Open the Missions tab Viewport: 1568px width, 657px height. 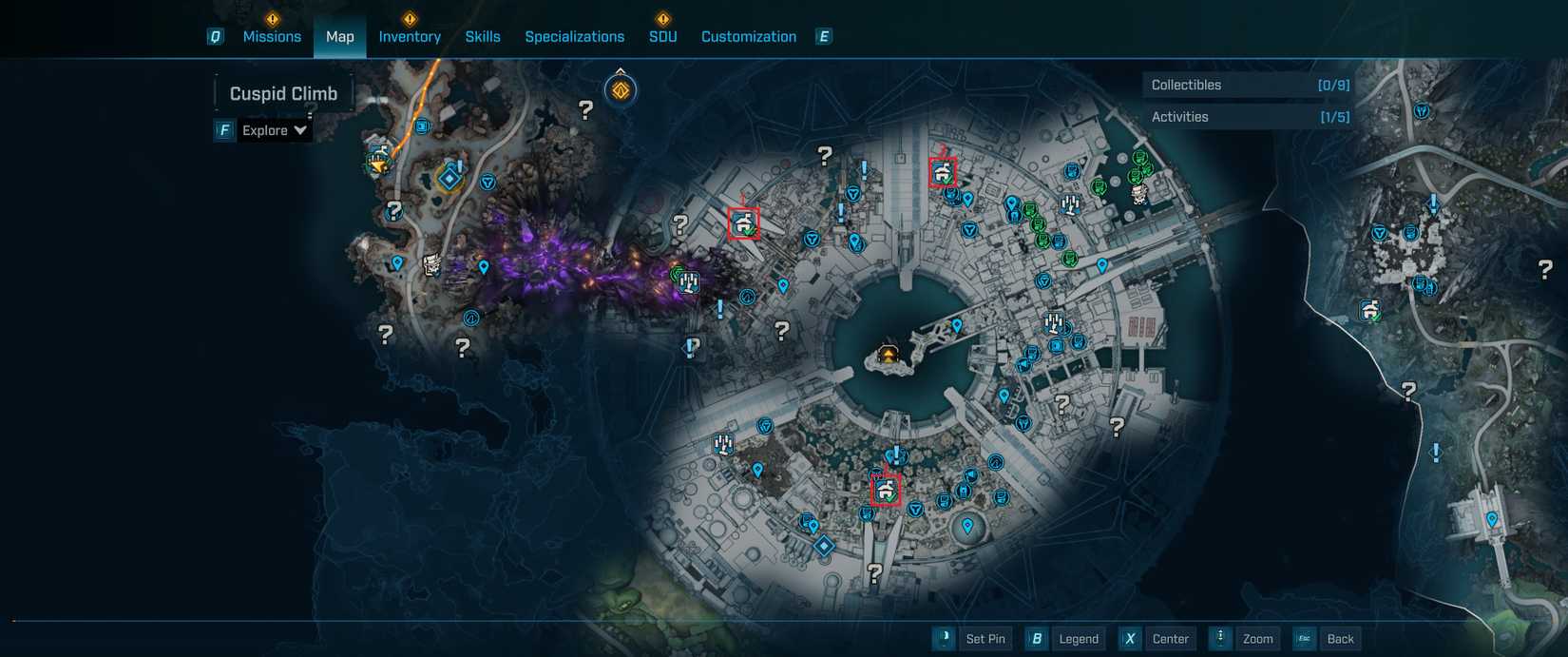point(272,36)
